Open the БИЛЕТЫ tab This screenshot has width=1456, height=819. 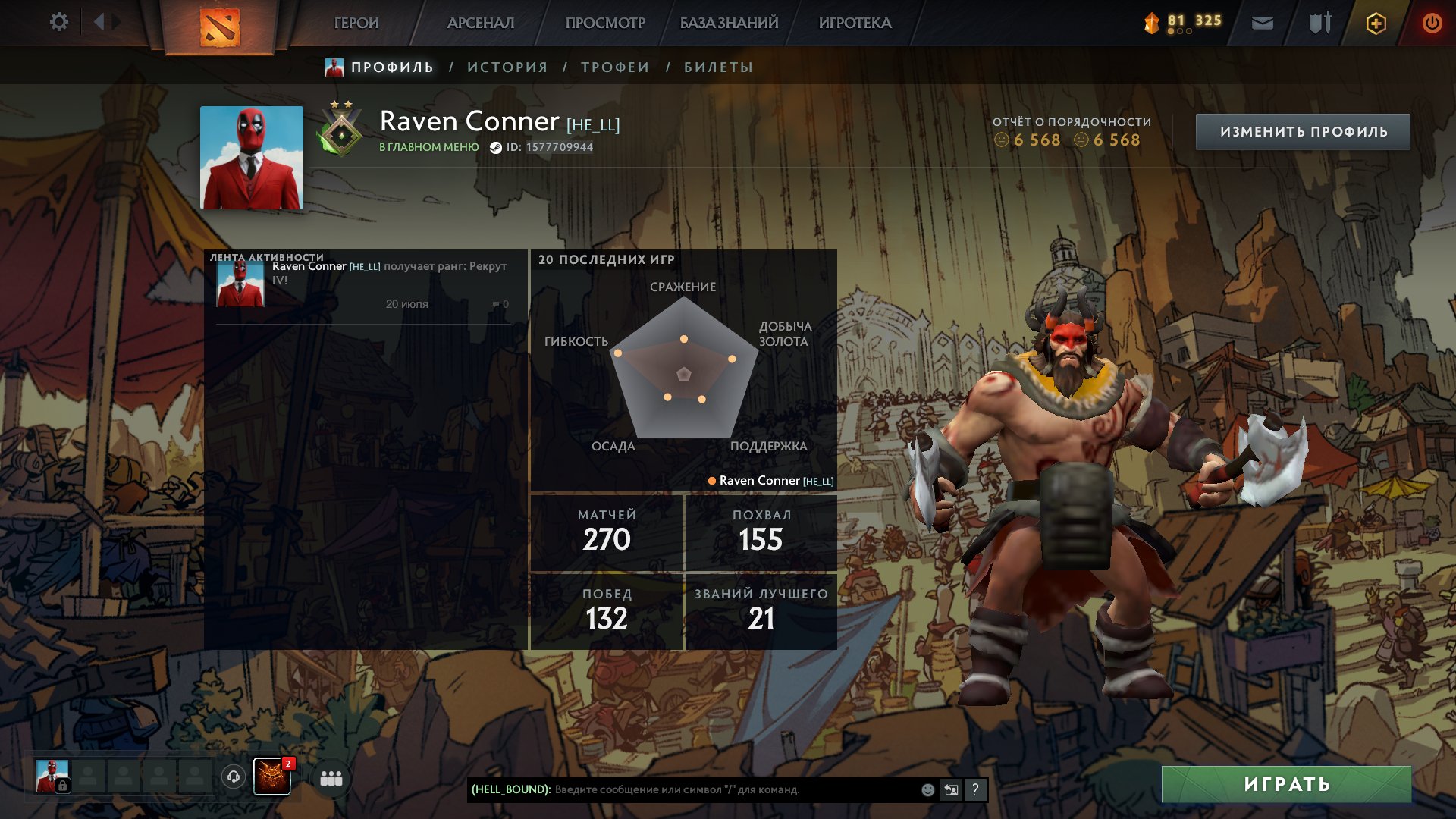click(x=718, y=67)
